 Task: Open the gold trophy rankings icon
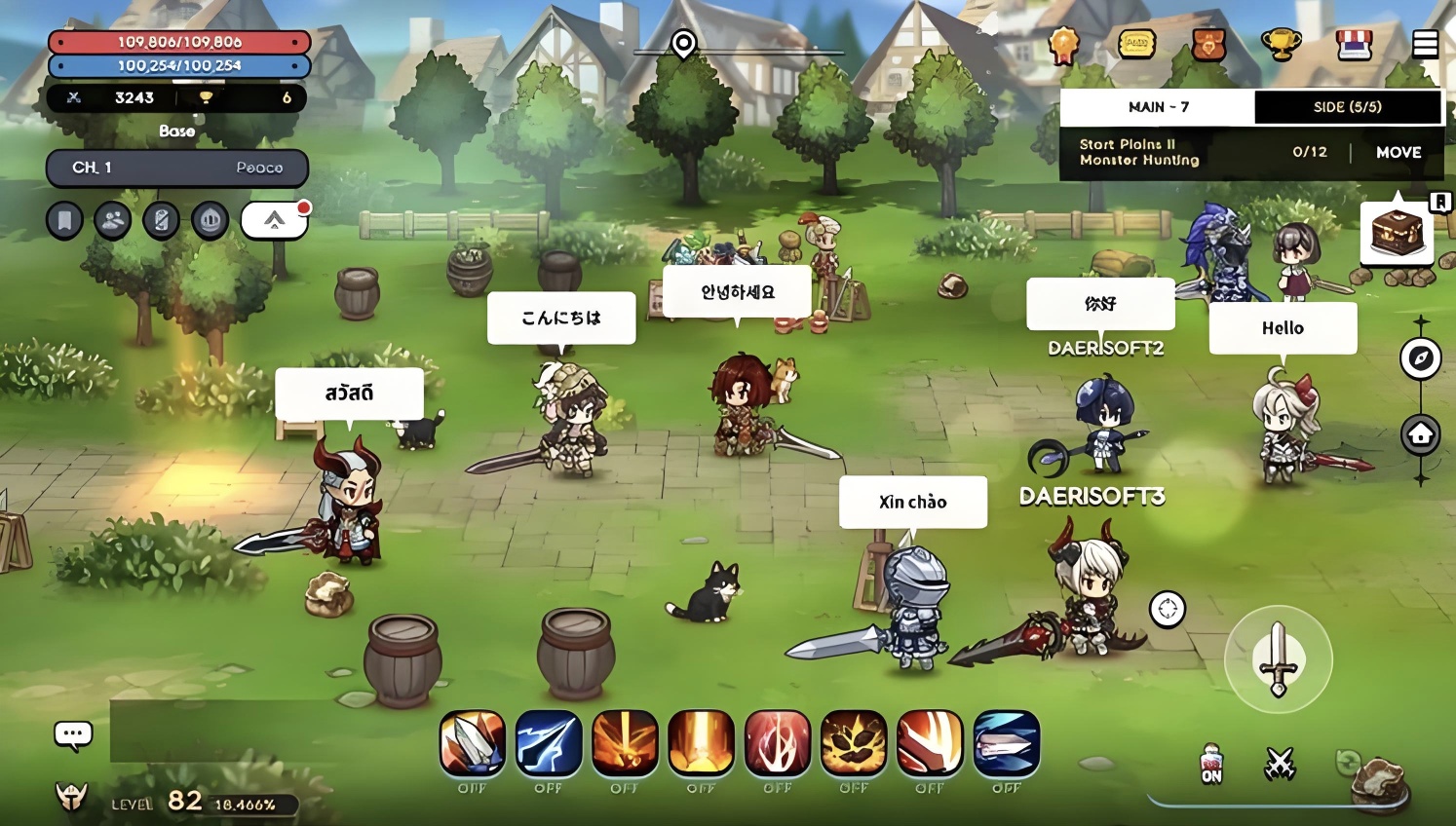click(1281, 44)
